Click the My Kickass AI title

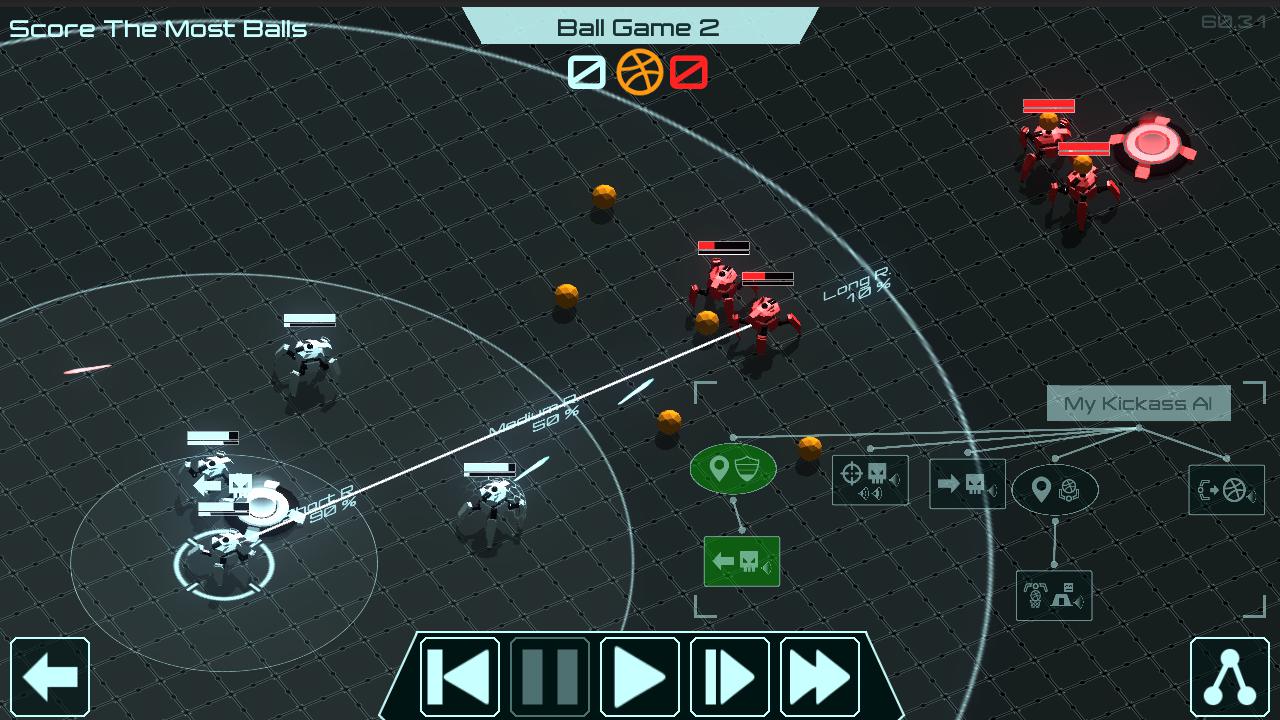pyautogui.click(x=1139, y=403)
